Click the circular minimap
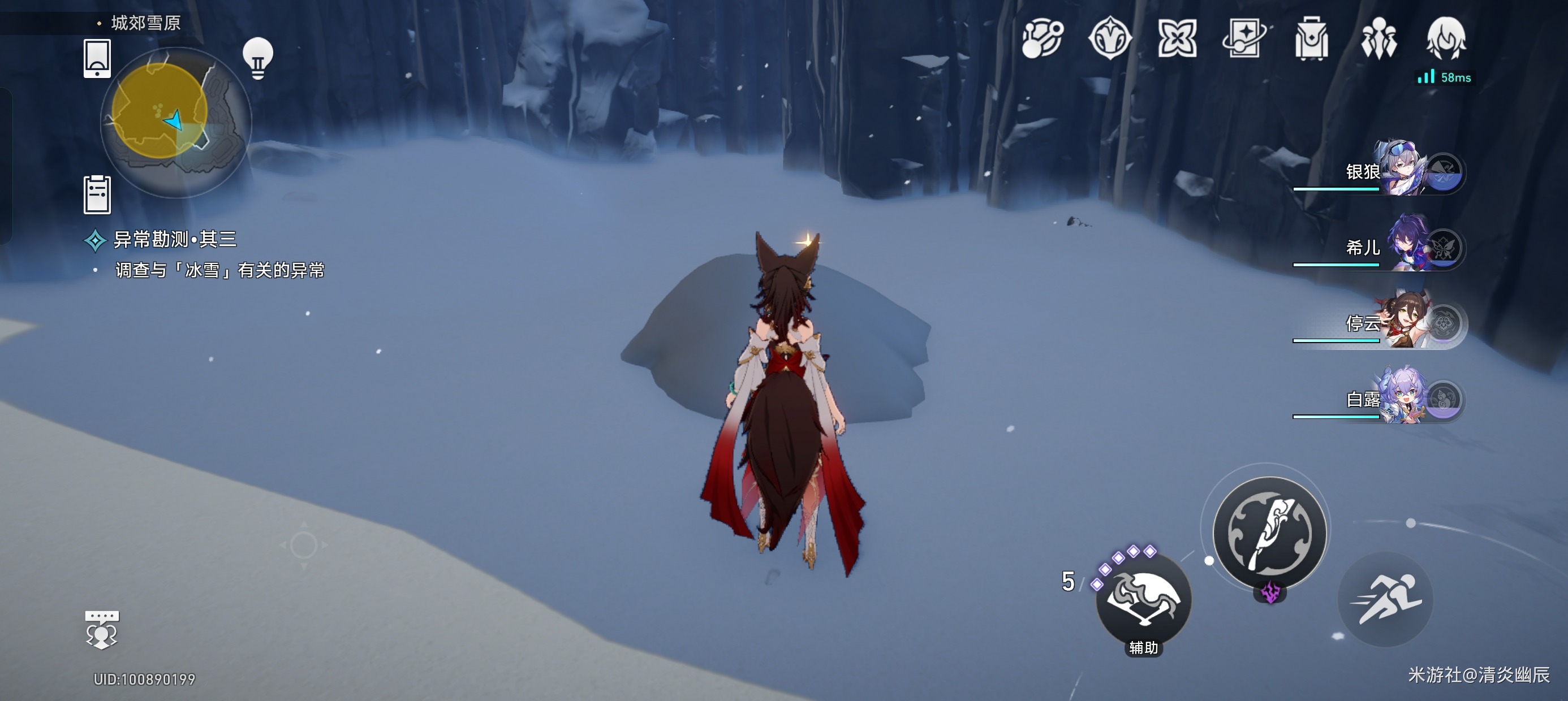 tap(175, 122)
